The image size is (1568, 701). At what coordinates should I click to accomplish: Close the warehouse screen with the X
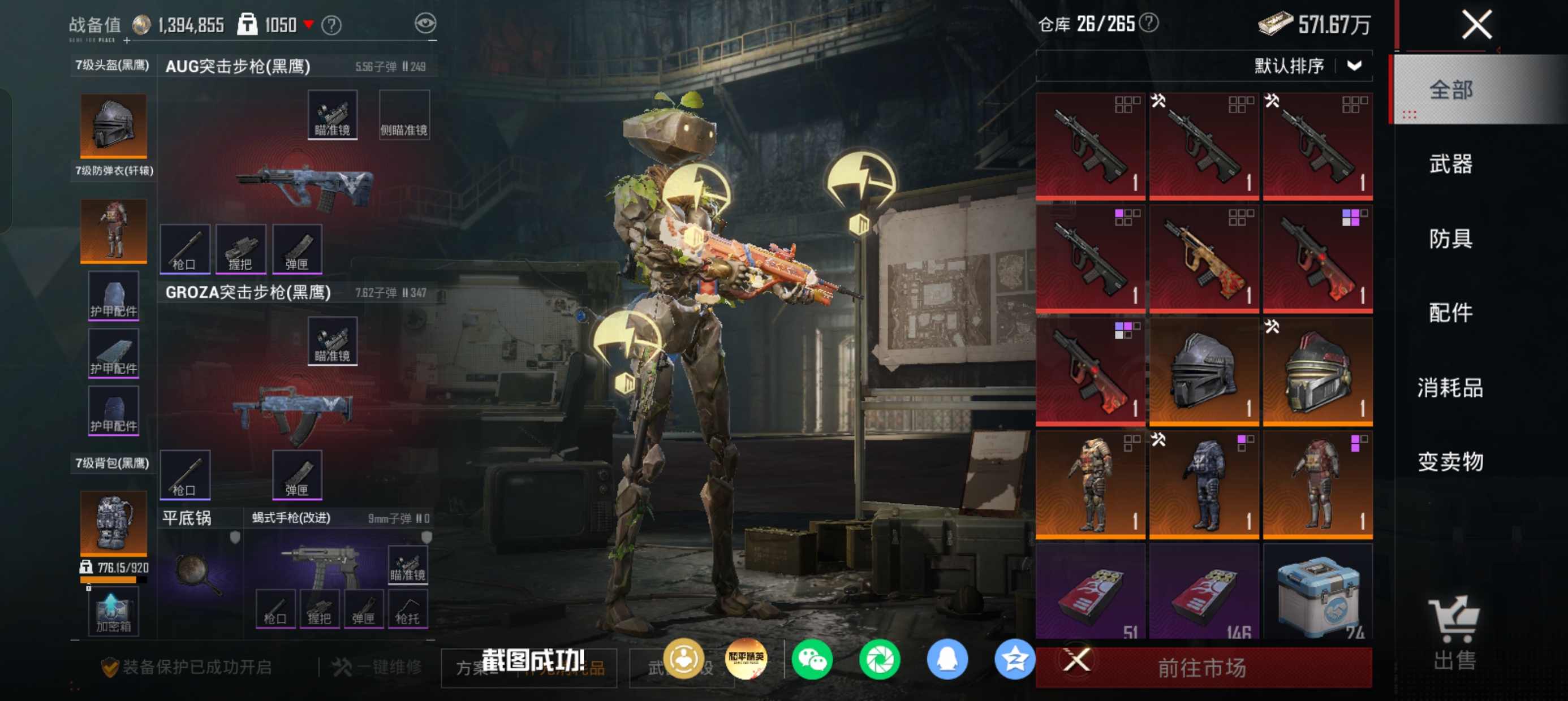(1476, 25)
